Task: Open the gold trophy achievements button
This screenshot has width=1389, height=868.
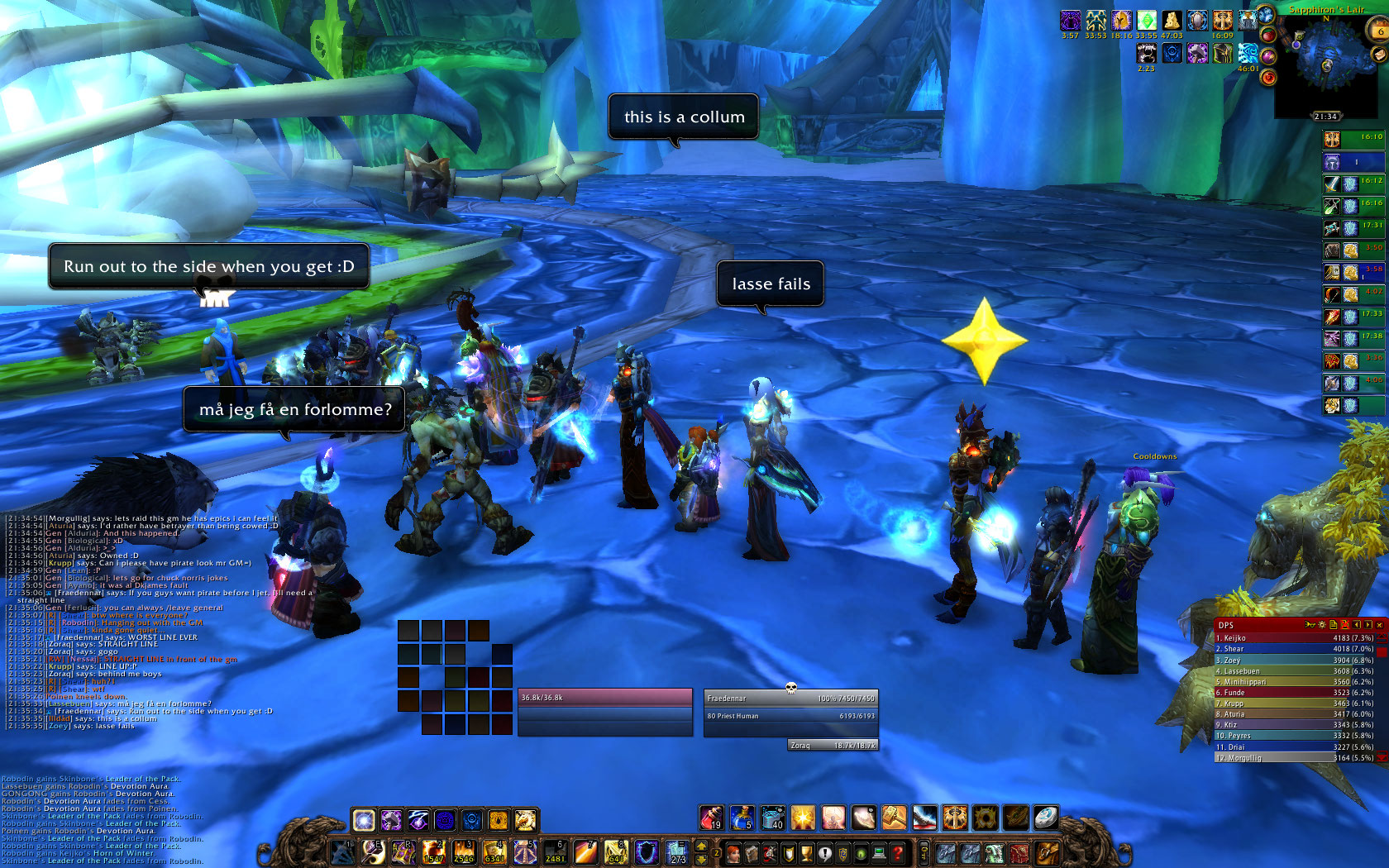Action: 806,852
